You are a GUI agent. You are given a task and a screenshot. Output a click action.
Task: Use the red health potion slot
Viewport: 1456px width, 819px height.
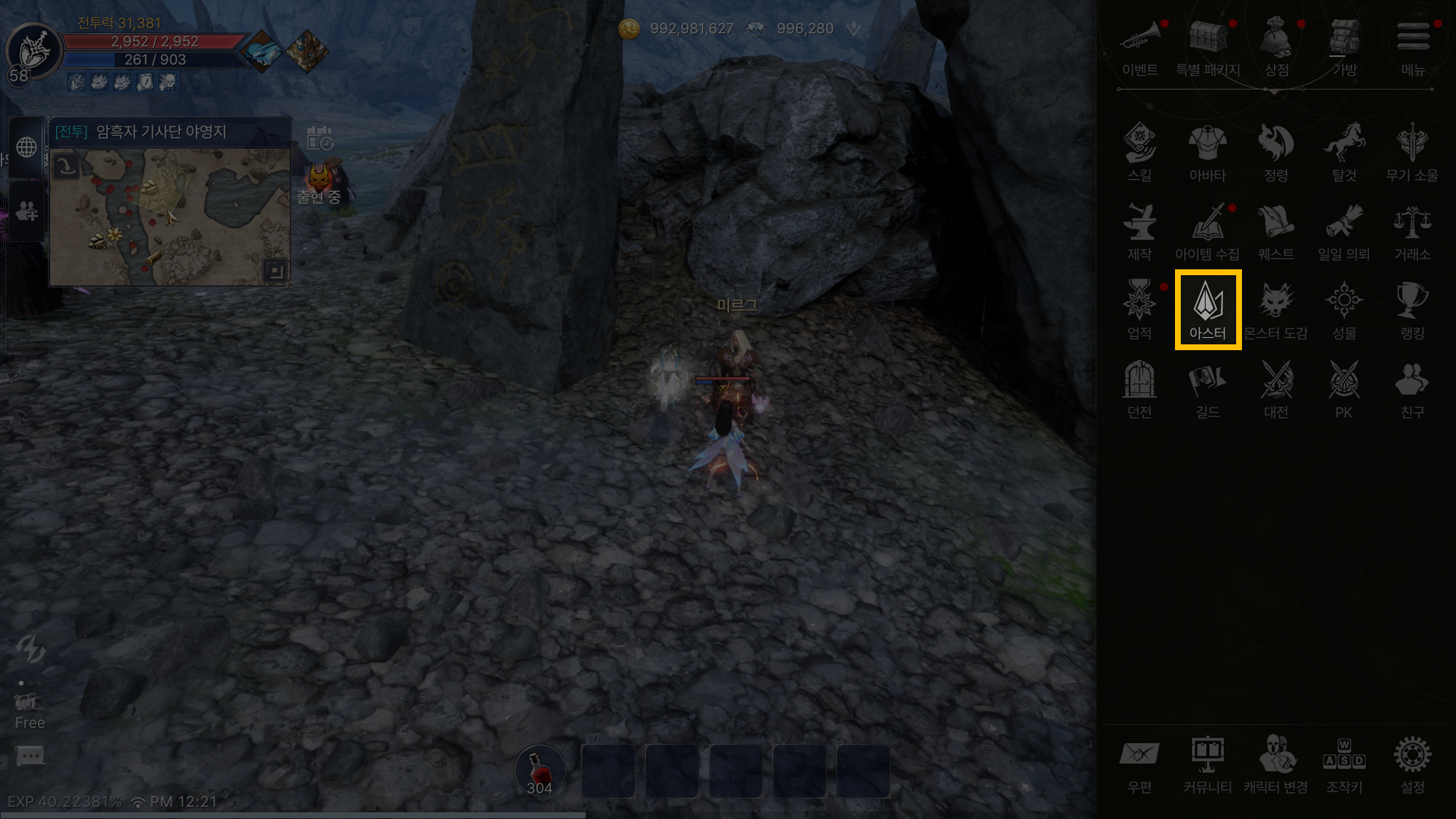click(x=539, y=770)
